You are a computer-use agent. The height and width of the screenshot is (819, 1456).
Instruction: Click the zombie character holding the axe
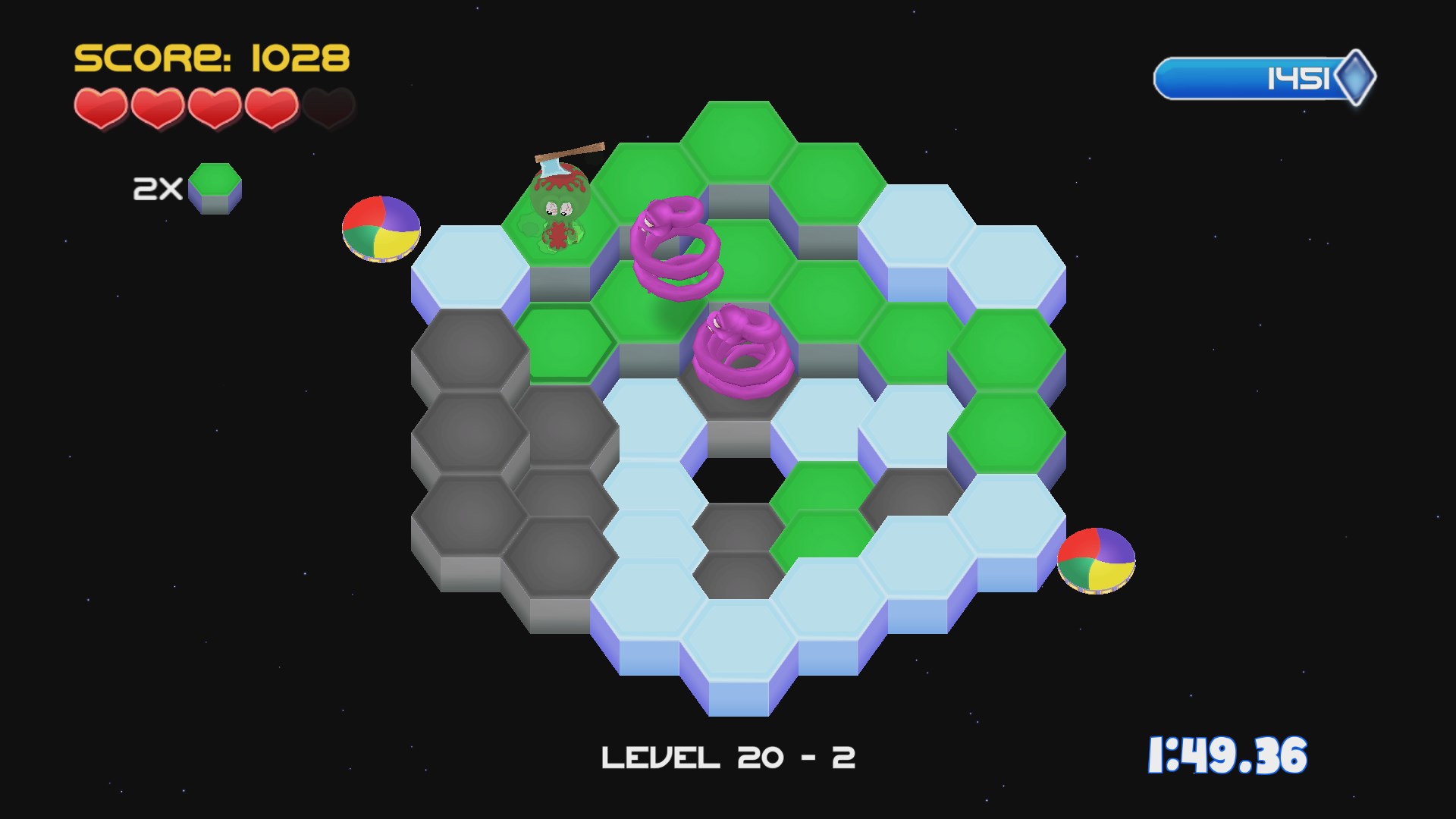pos(561,197)
